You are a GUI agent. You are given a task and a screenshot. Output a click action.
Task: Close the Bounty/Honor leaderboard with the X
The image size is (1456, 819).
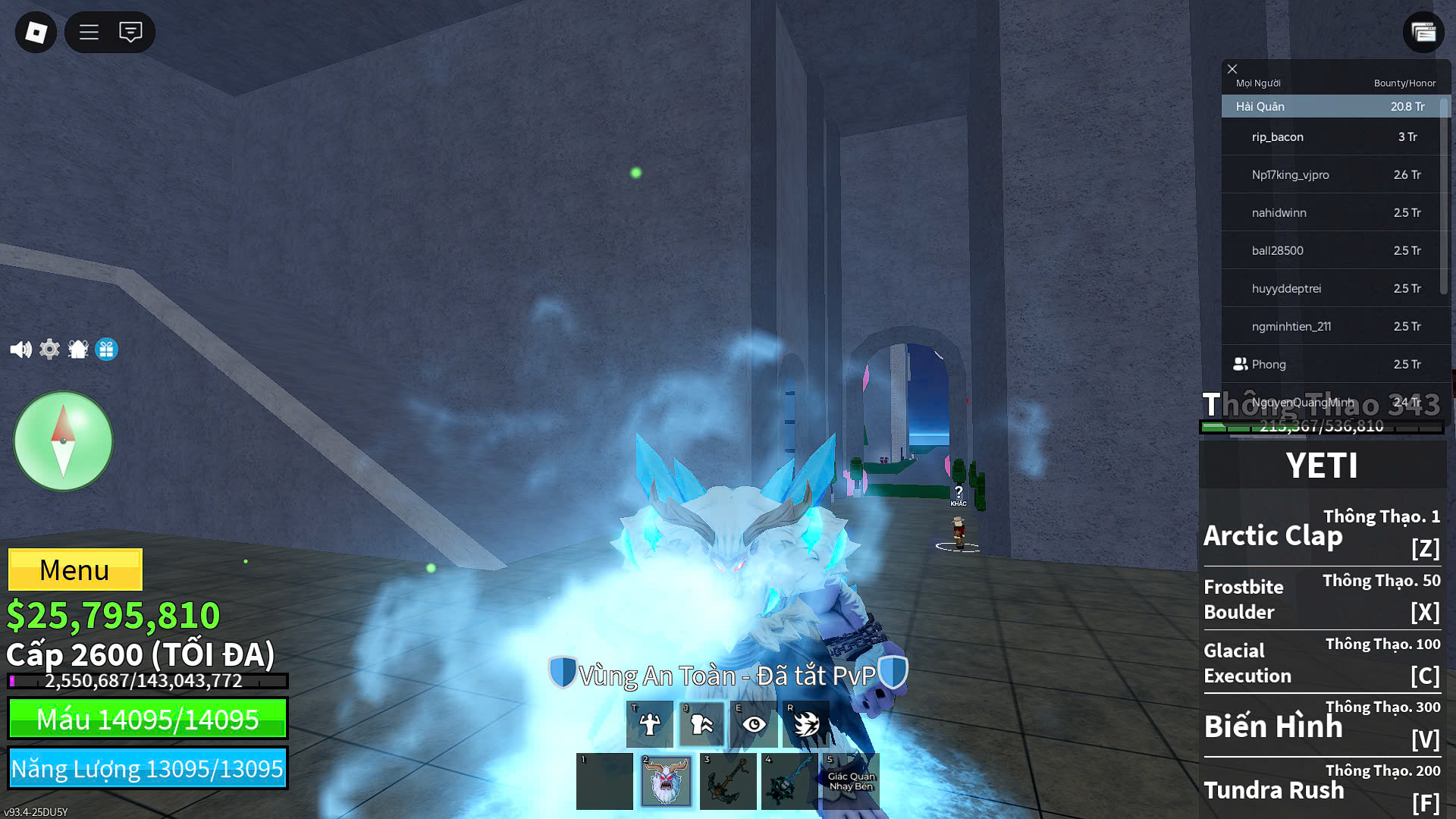point(1232,69)
